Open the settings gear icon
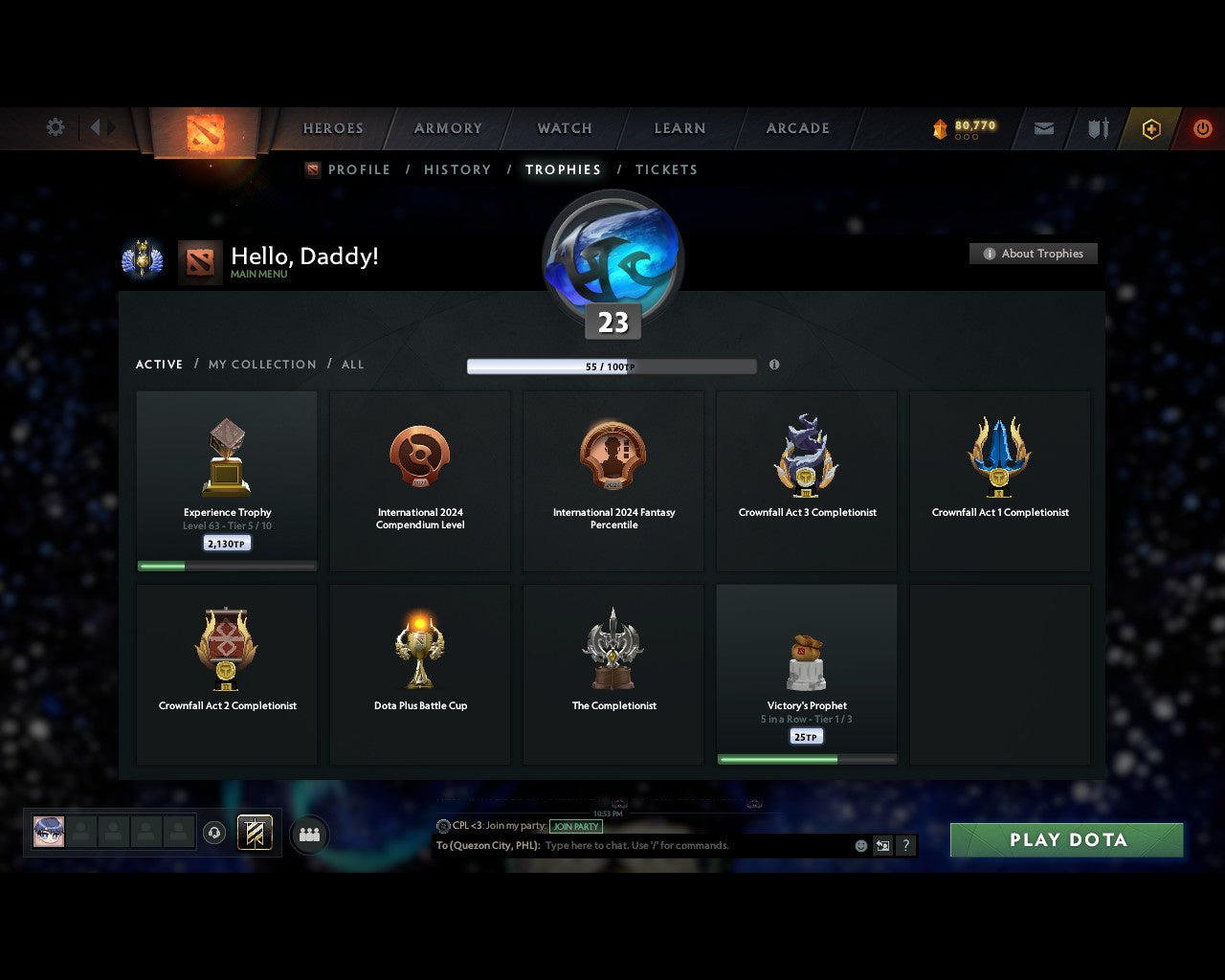1225x980 pixels. (x=55, y=126)
